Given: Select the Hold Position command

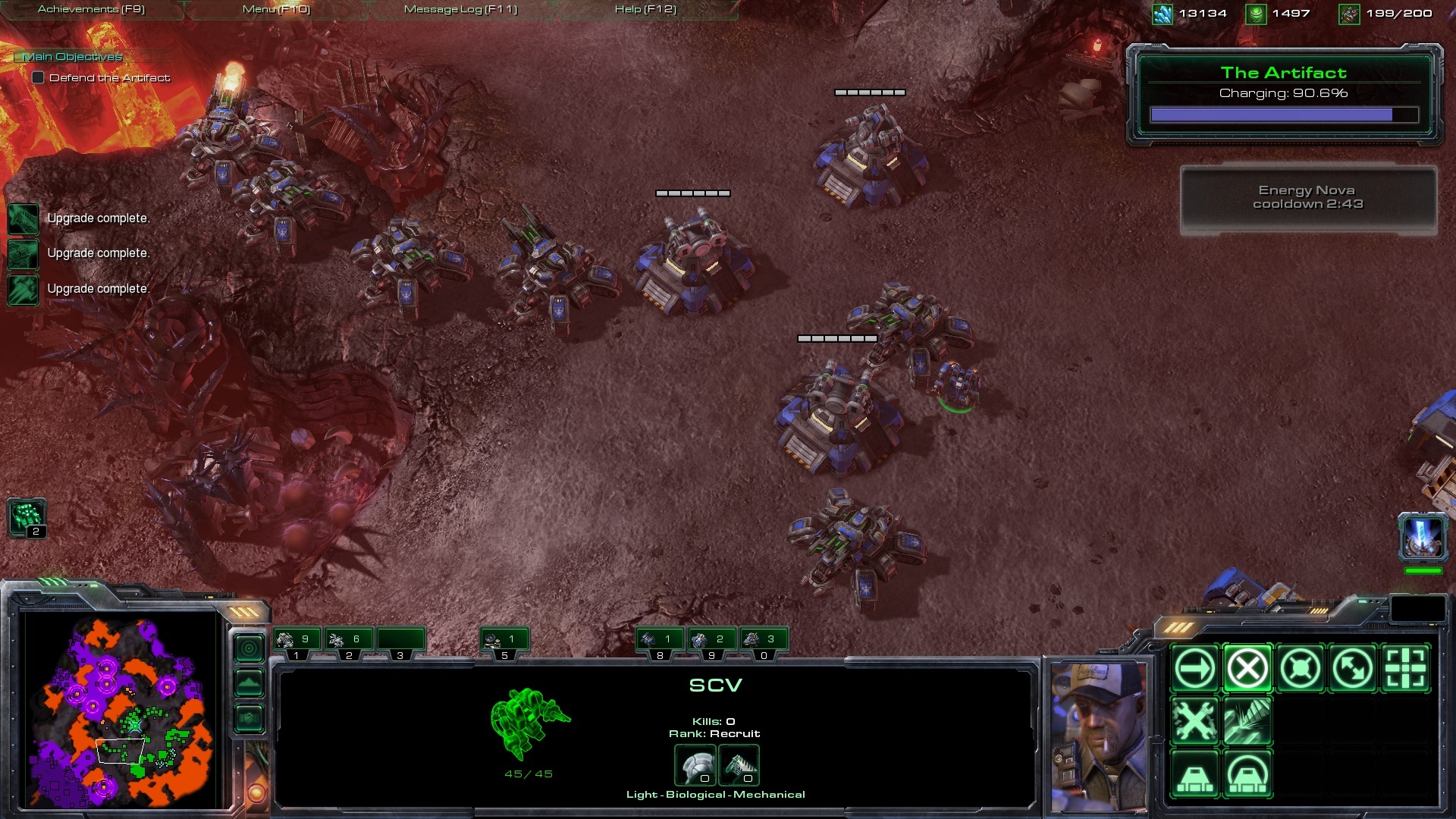Looking at the screenshot, I should [x=1300, y=669].
